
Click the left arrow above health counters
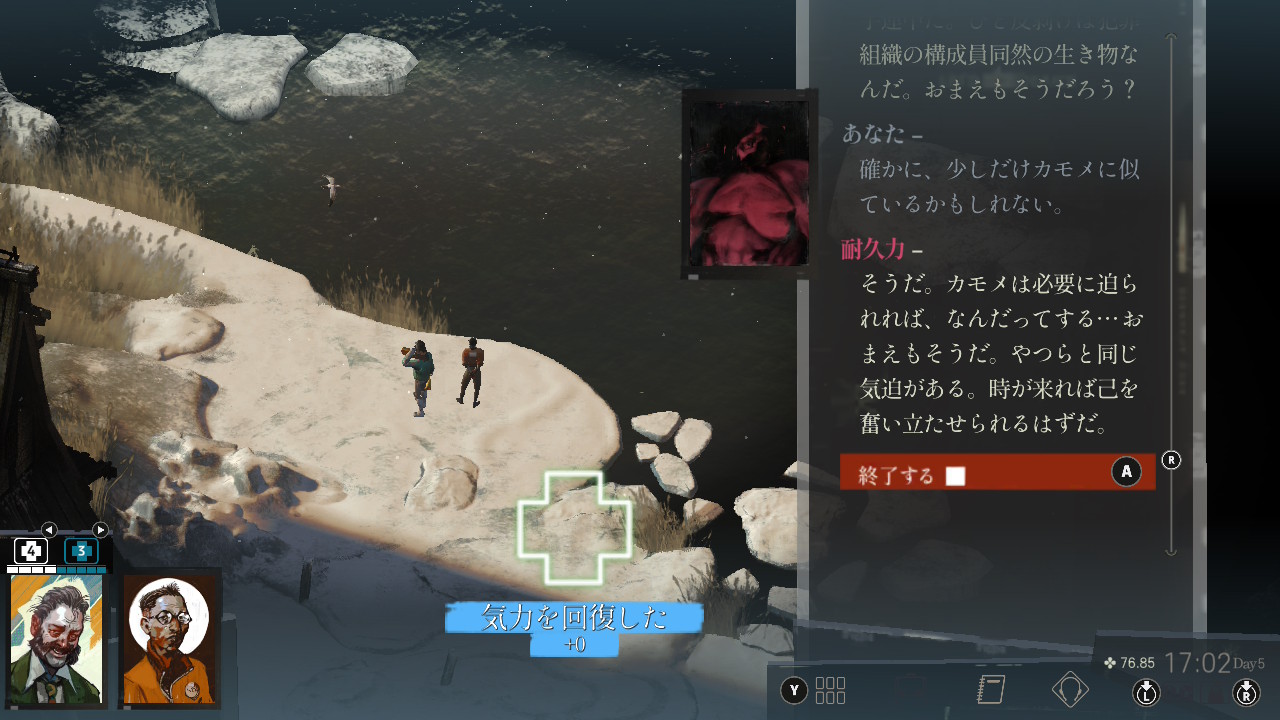(49, 530)
